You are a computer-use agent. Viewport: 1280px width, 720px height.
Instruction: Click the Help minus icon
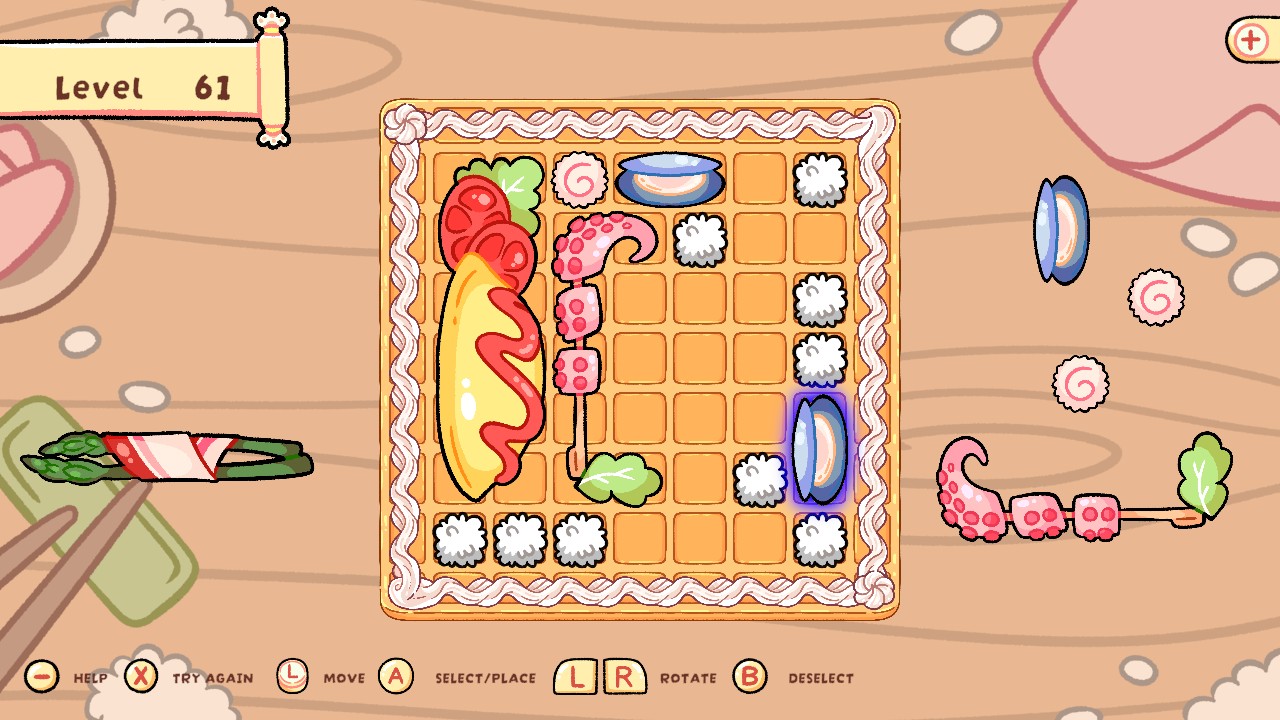(40, 676)
